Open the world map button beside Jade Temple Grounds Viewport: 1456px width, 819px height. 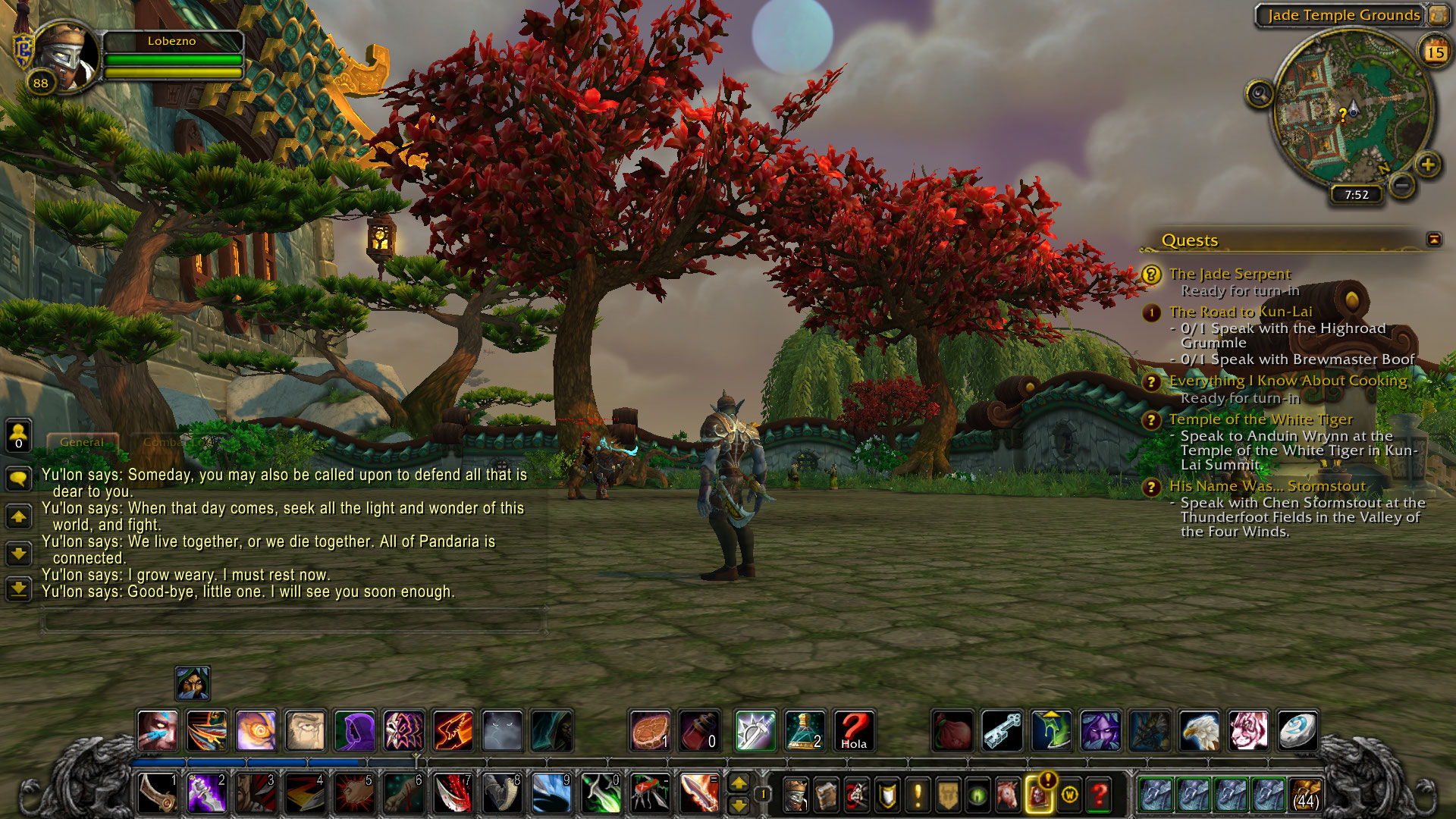coord(1437,14)
